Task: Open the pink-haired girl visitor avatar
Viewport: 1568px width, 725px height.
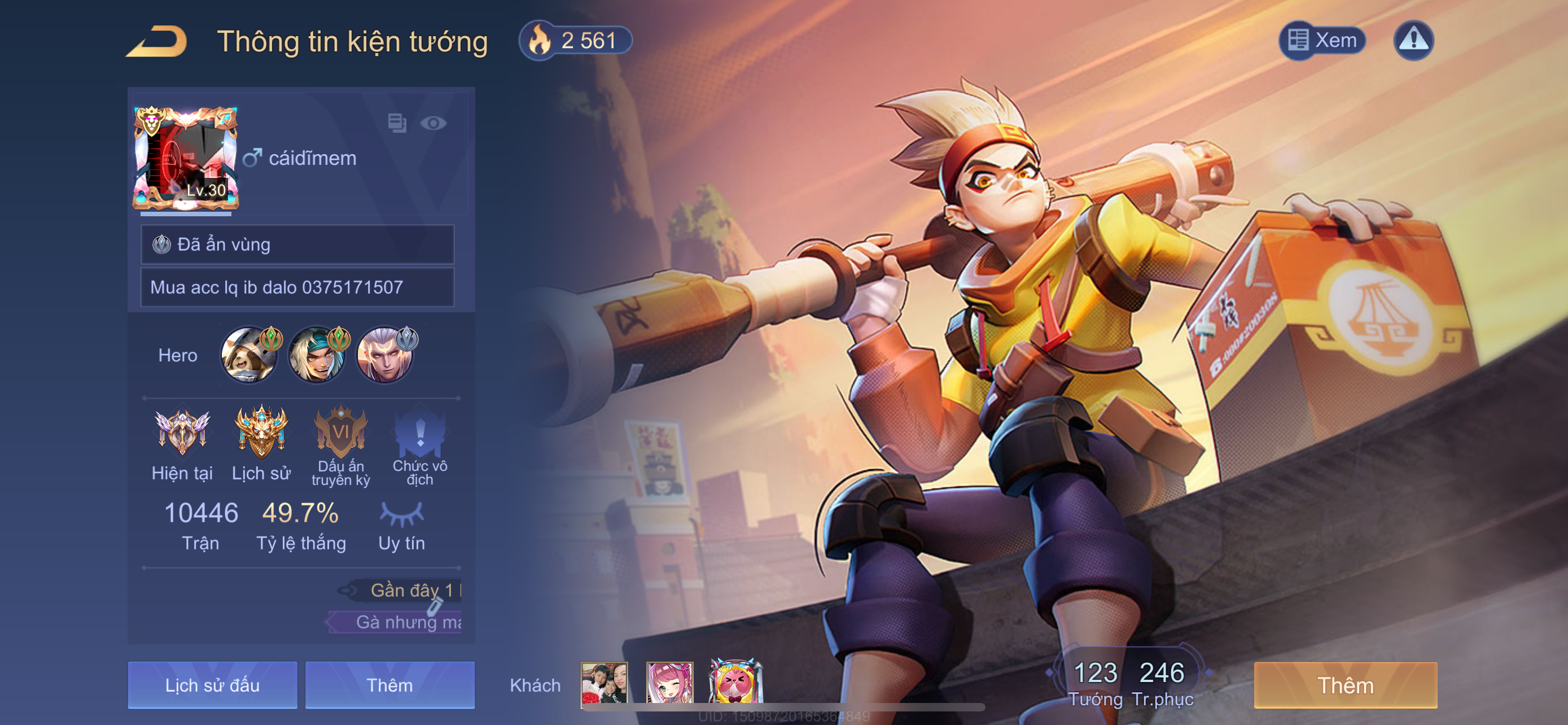Action: pyautogui.click(x=669, y=684)
